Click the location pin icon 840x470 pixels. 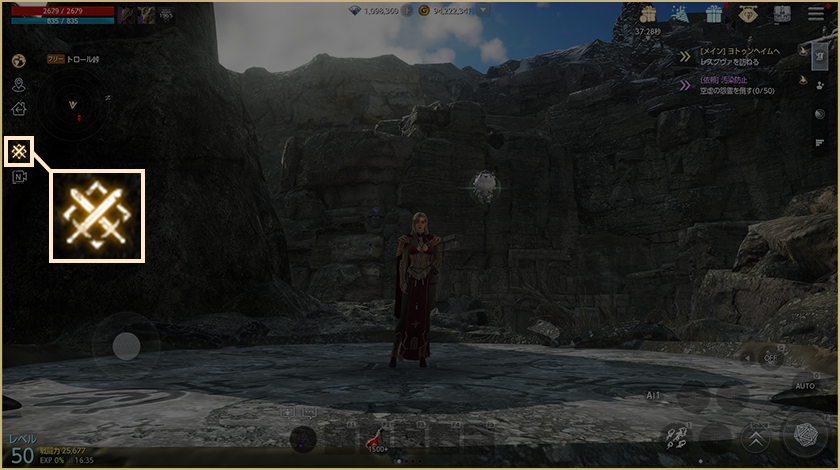pos(18,85)
